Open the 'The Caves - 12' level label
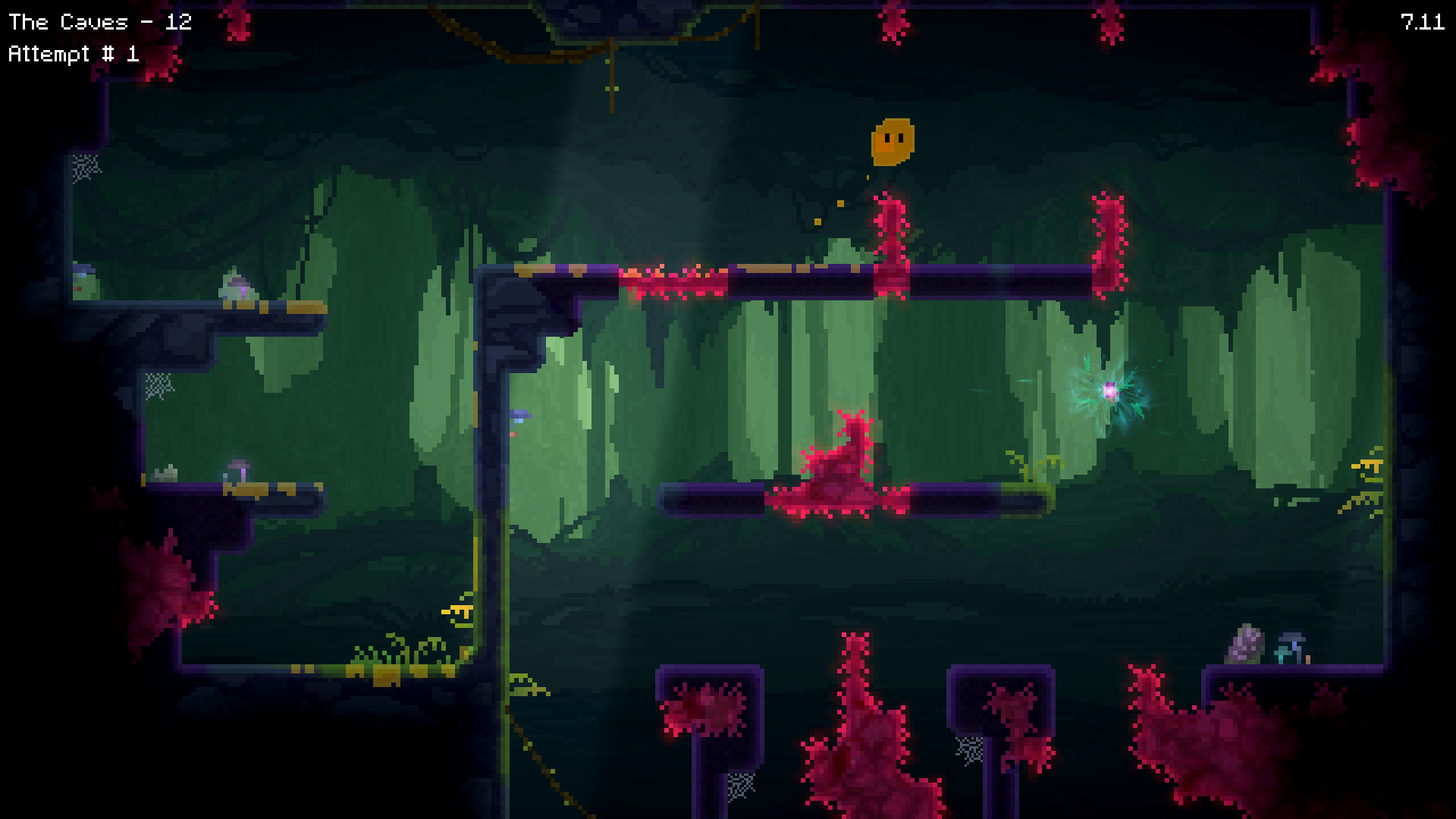This screenshot has height=819, width=1456. 99,21
